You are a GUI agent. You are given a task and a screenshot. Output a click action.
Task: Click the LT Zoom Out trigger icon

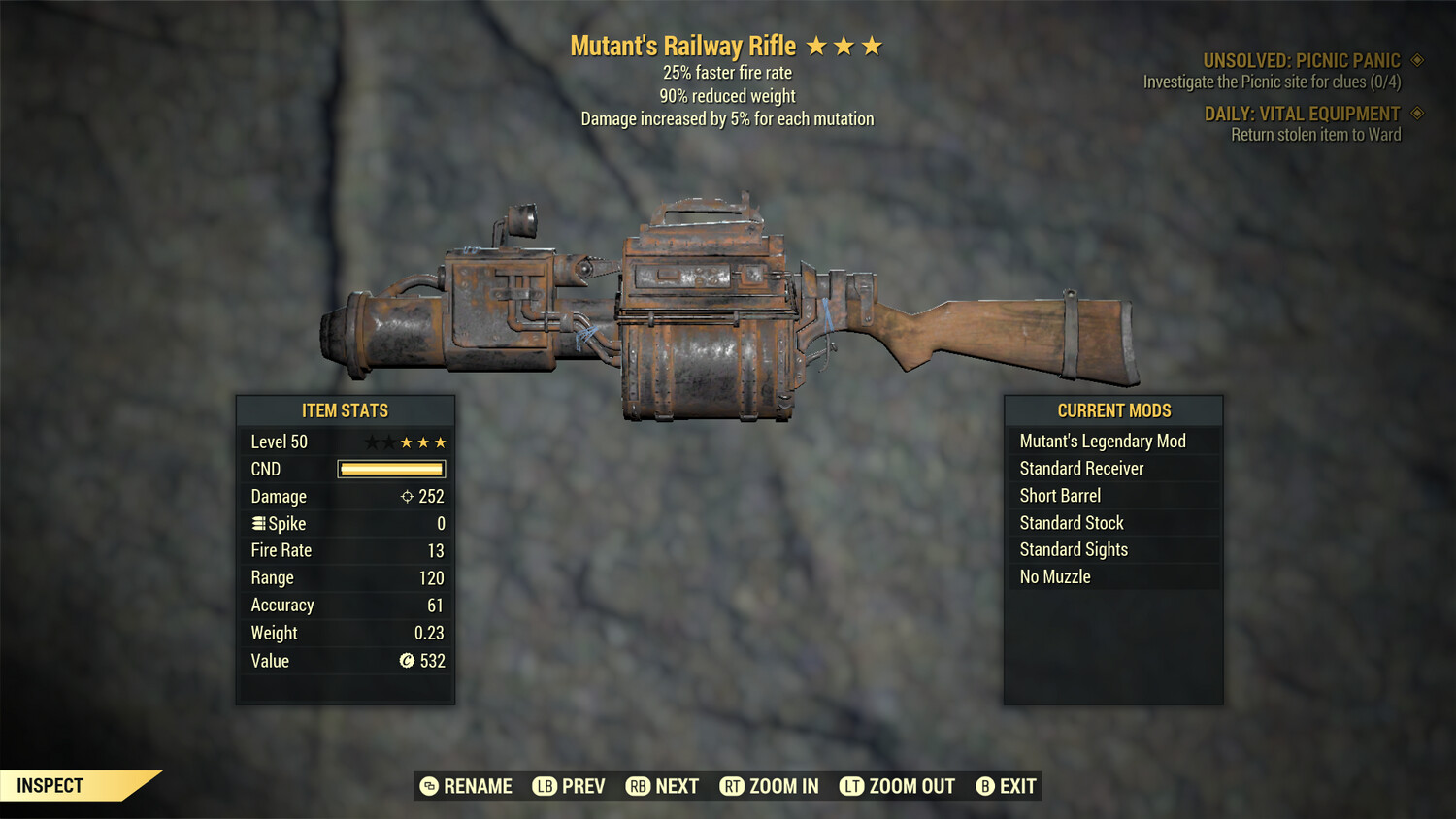851,786
